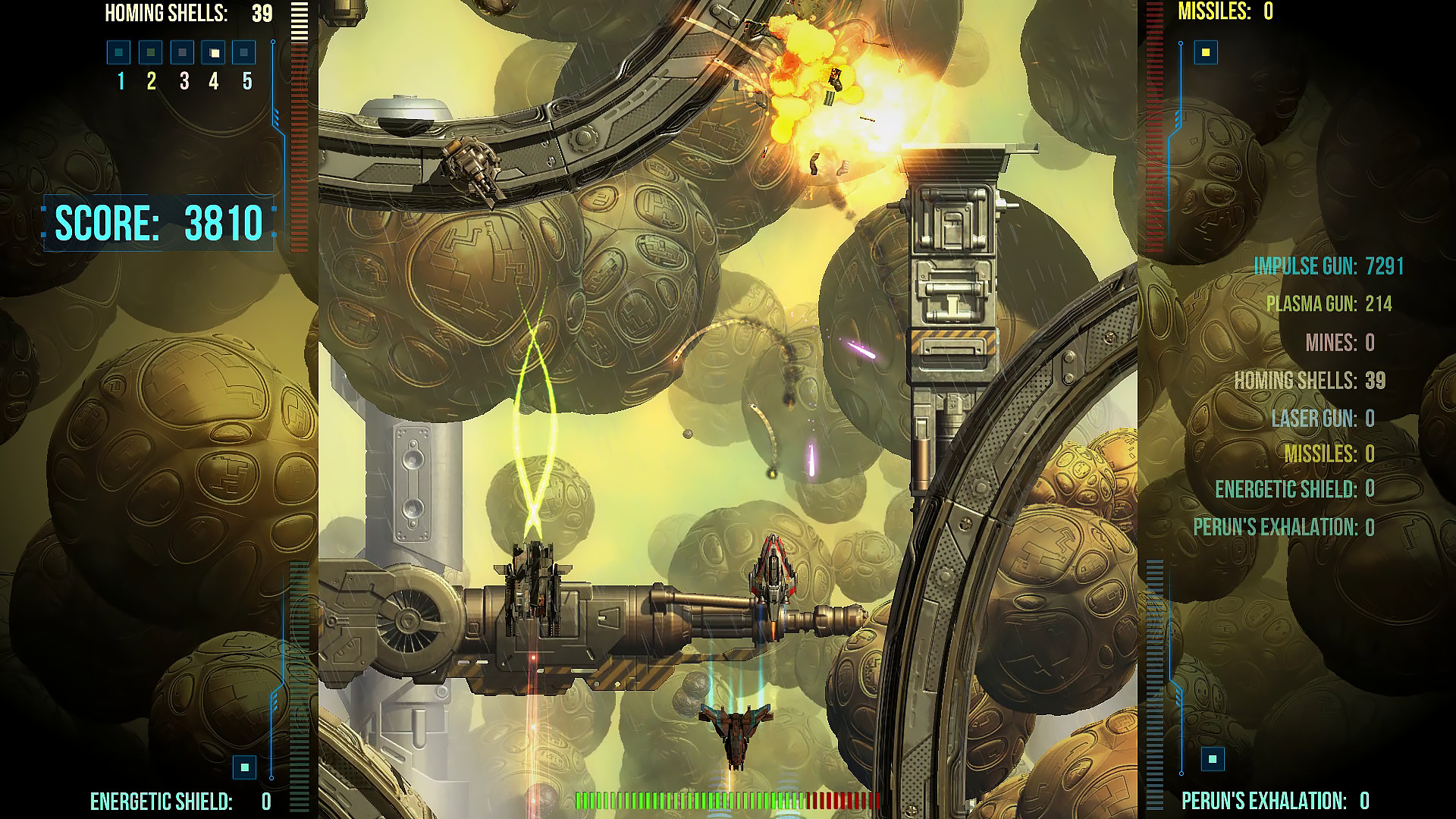Select weapon slot 5 indicator
Image resolution: width=1456 pixels, height=819 pixels.
point(243,53)
